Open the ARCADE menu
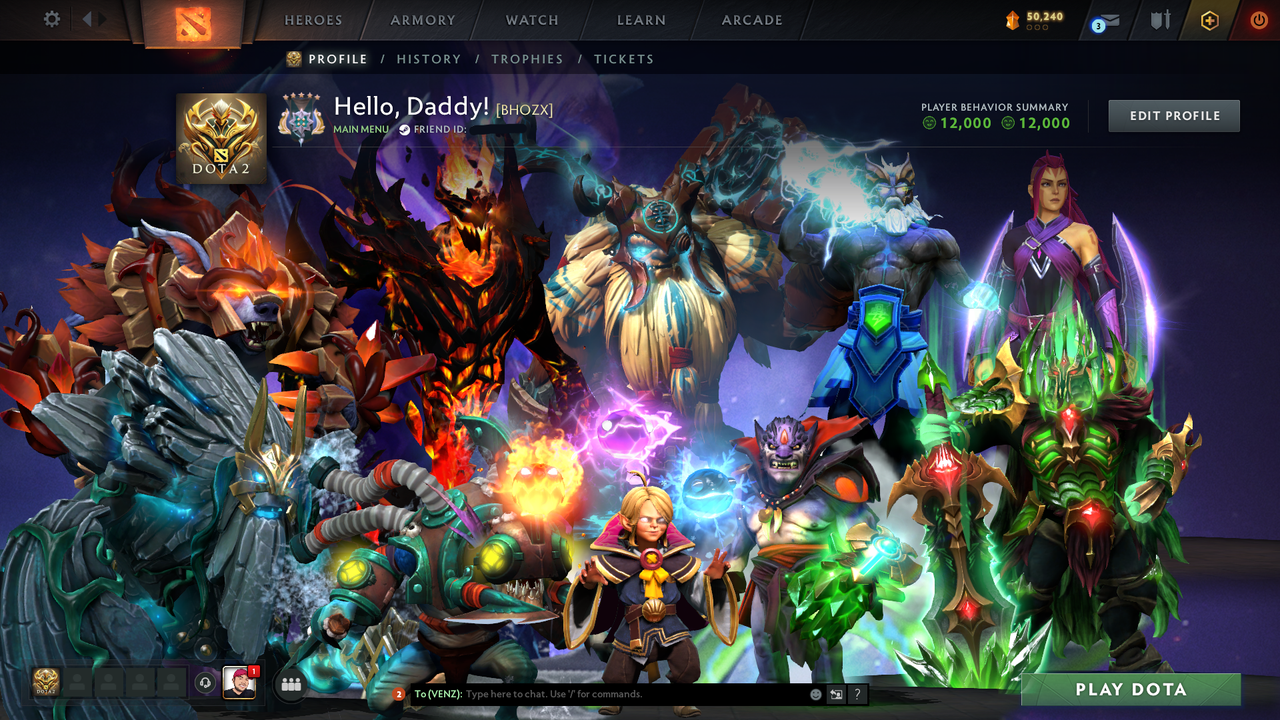1280x720 pixels. point(750,19)
